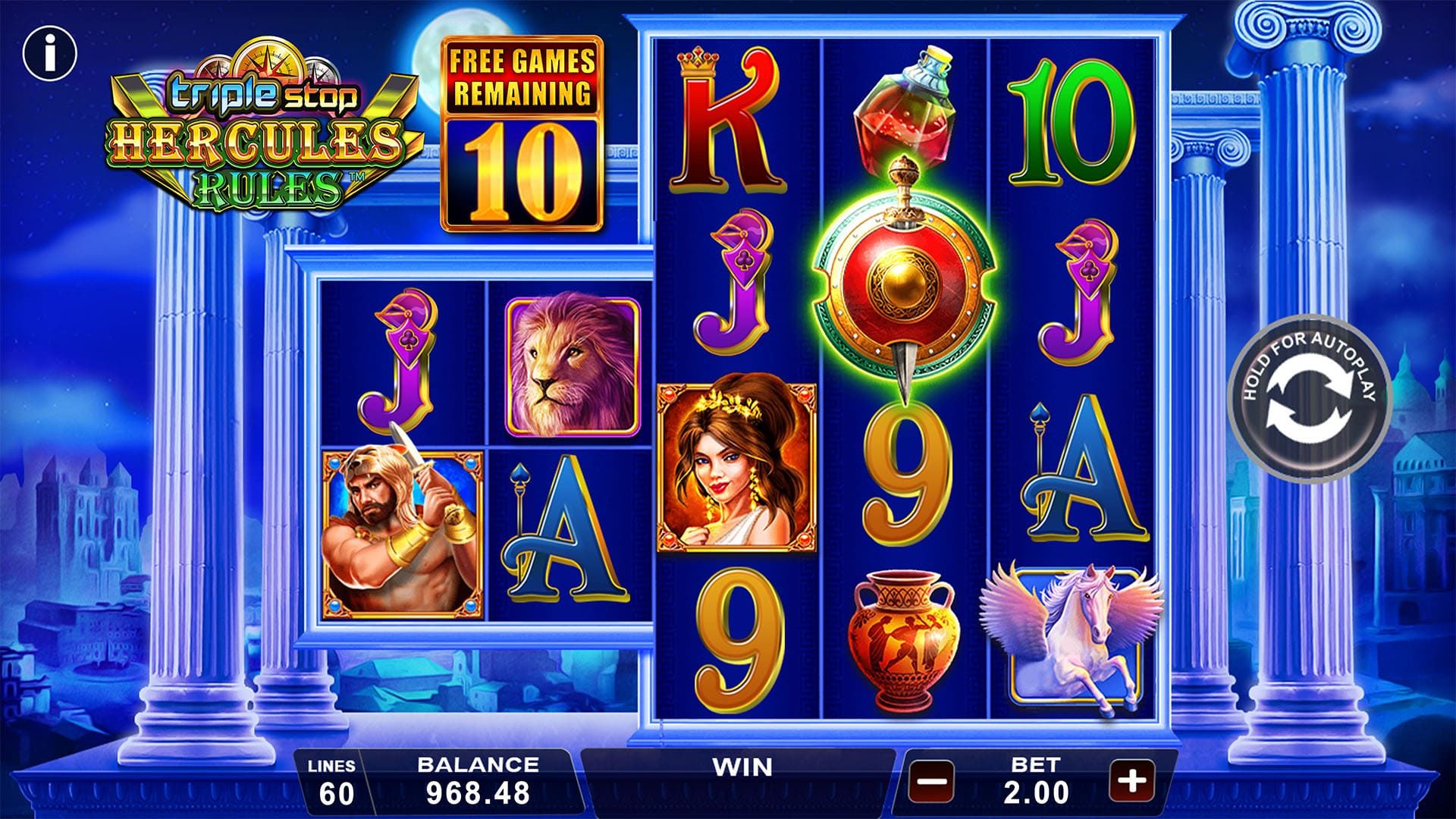Spin the reels with the autoplay button

[1308, 399]
